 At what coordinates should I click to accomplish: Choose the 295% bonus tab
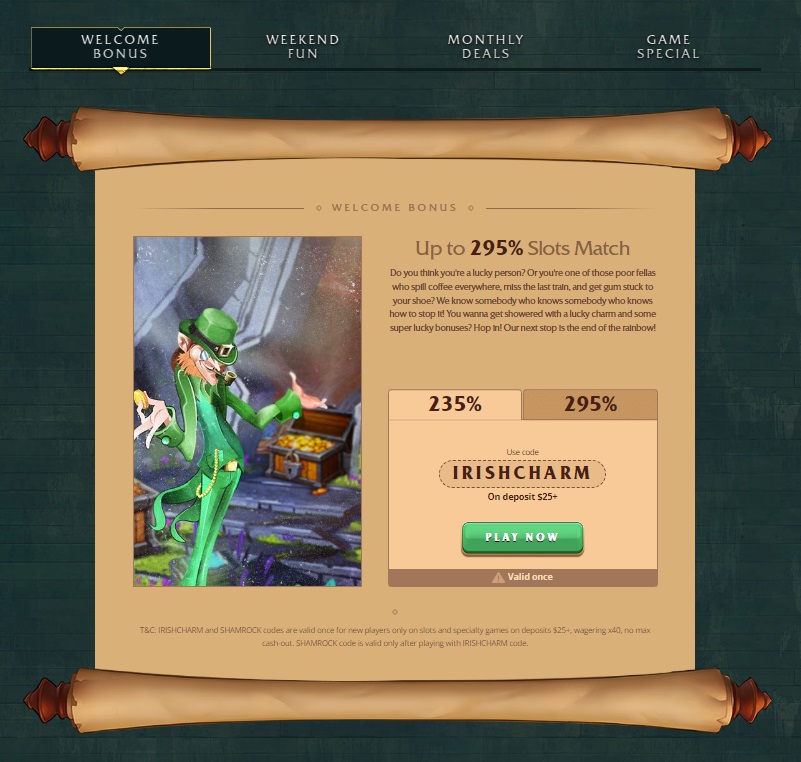pos(590,405)
